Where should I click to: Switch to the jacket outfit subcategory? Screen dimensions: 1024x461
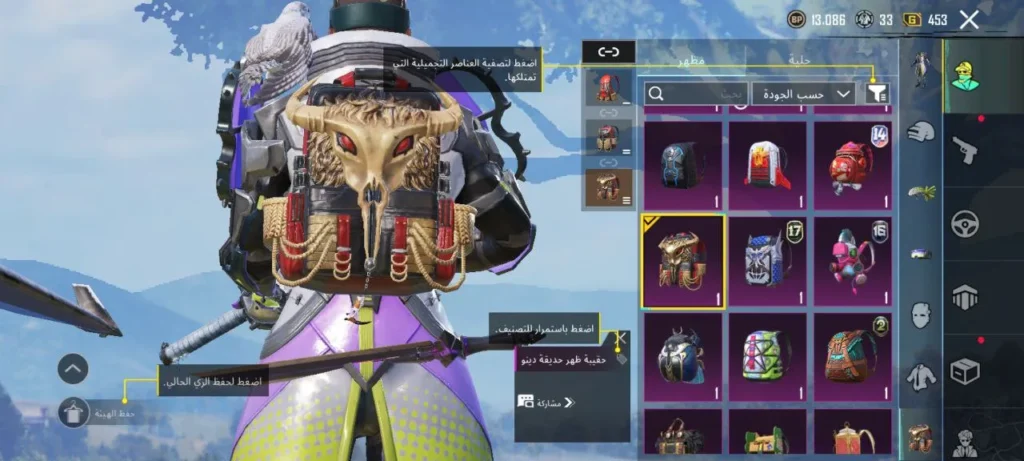click(x=920, y=377)
